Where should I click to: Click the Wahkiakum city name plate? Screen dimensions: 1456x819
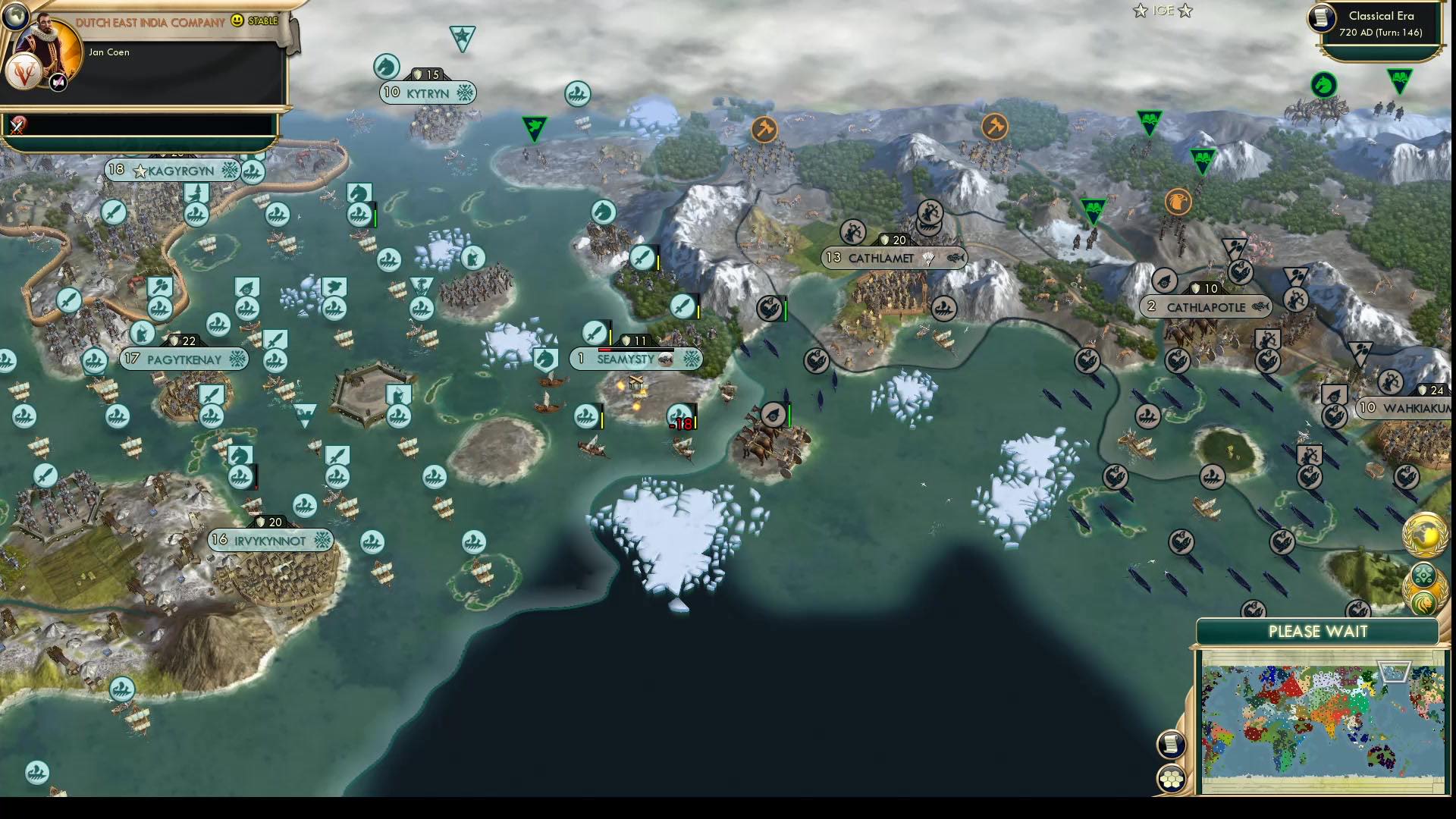pos(1410,406)
